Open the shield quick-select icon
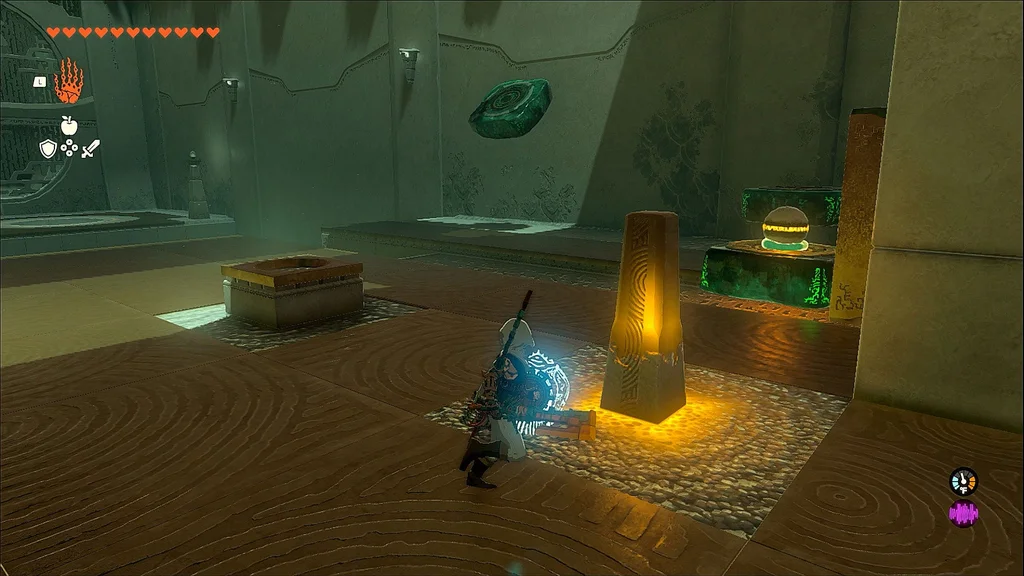Image resolution: width=1024 pixels, height=576 pixels. click(47, 149)
